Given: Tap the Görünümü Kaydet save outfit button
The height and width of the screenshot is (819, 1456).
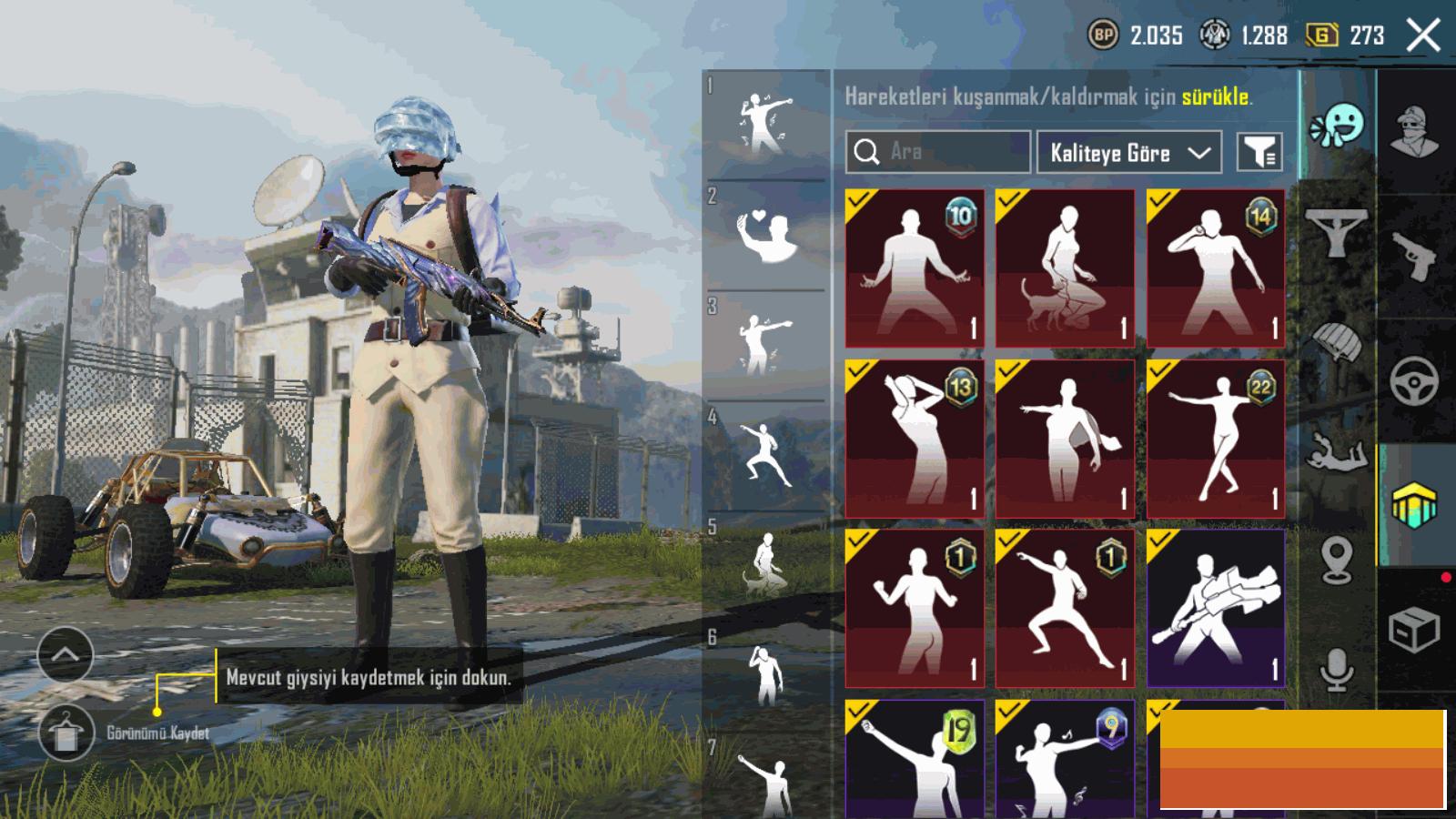Looking at the screenshot, I should [x=66, y=733].
